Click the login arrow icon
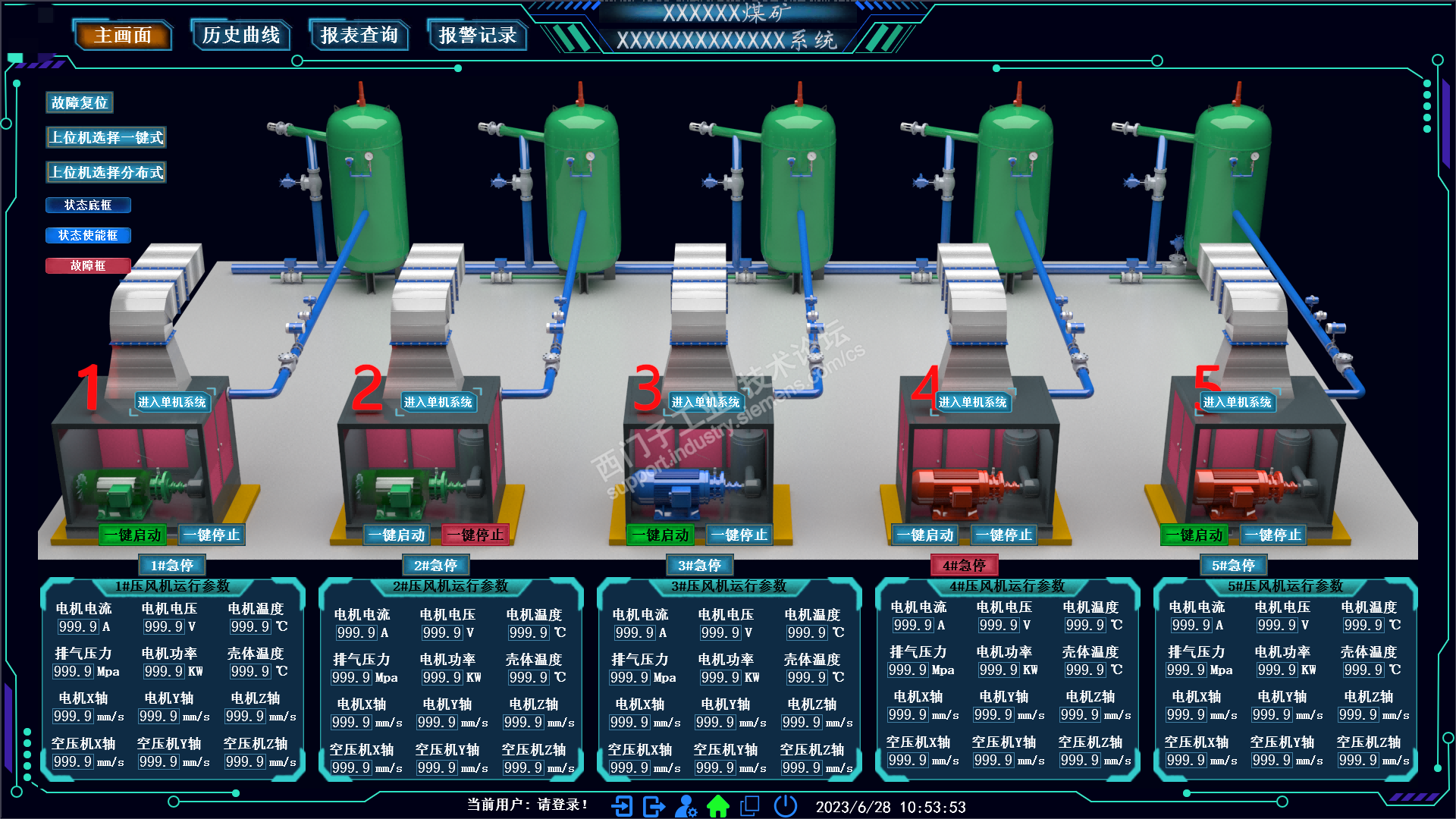This screenshot has height=819, width=1456. coord(622,805)
